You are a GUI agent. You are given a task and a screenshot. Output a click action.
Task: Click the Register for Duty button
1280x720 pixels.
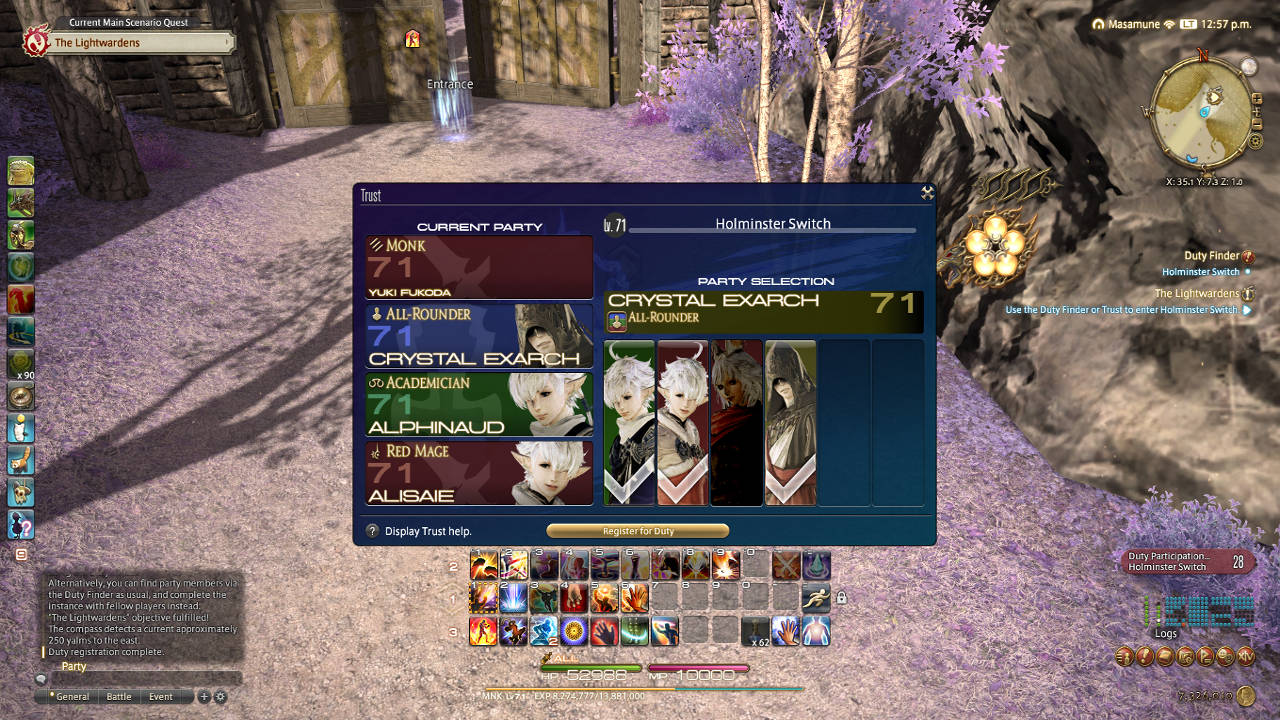637,531
